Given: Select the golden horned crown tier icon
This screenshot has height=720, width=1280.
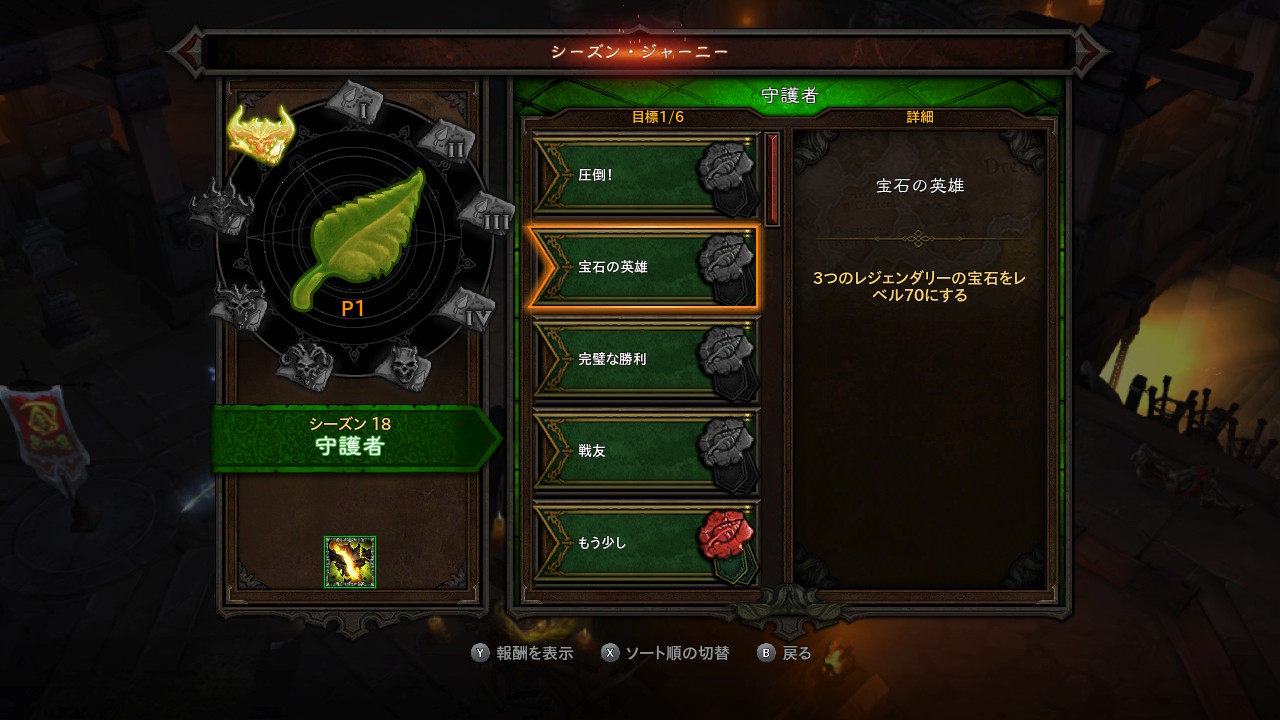Looking at the screenshot, I should [259, 133].
